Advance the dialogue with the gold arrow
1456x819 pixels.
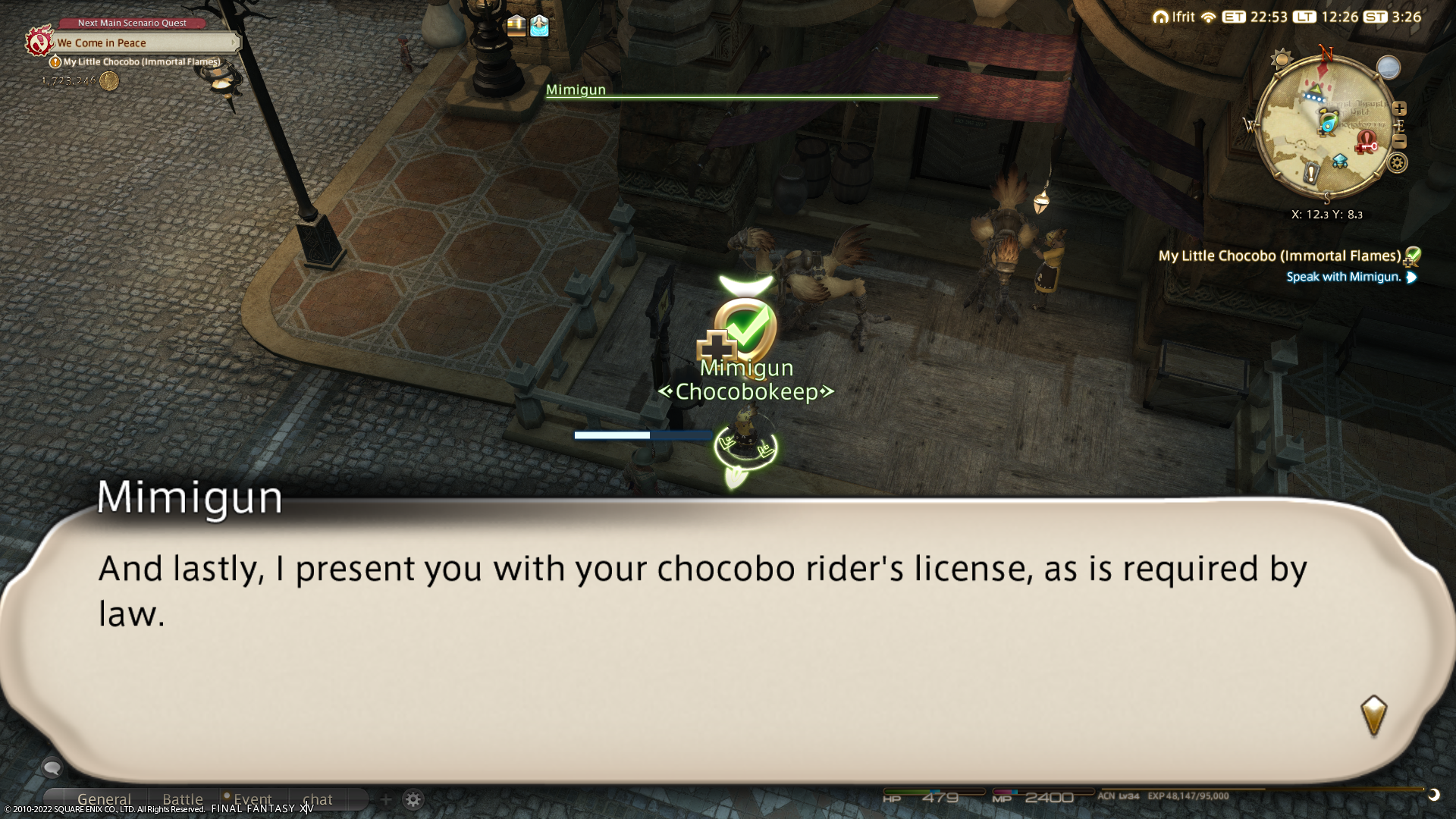tap(1373, 715)
